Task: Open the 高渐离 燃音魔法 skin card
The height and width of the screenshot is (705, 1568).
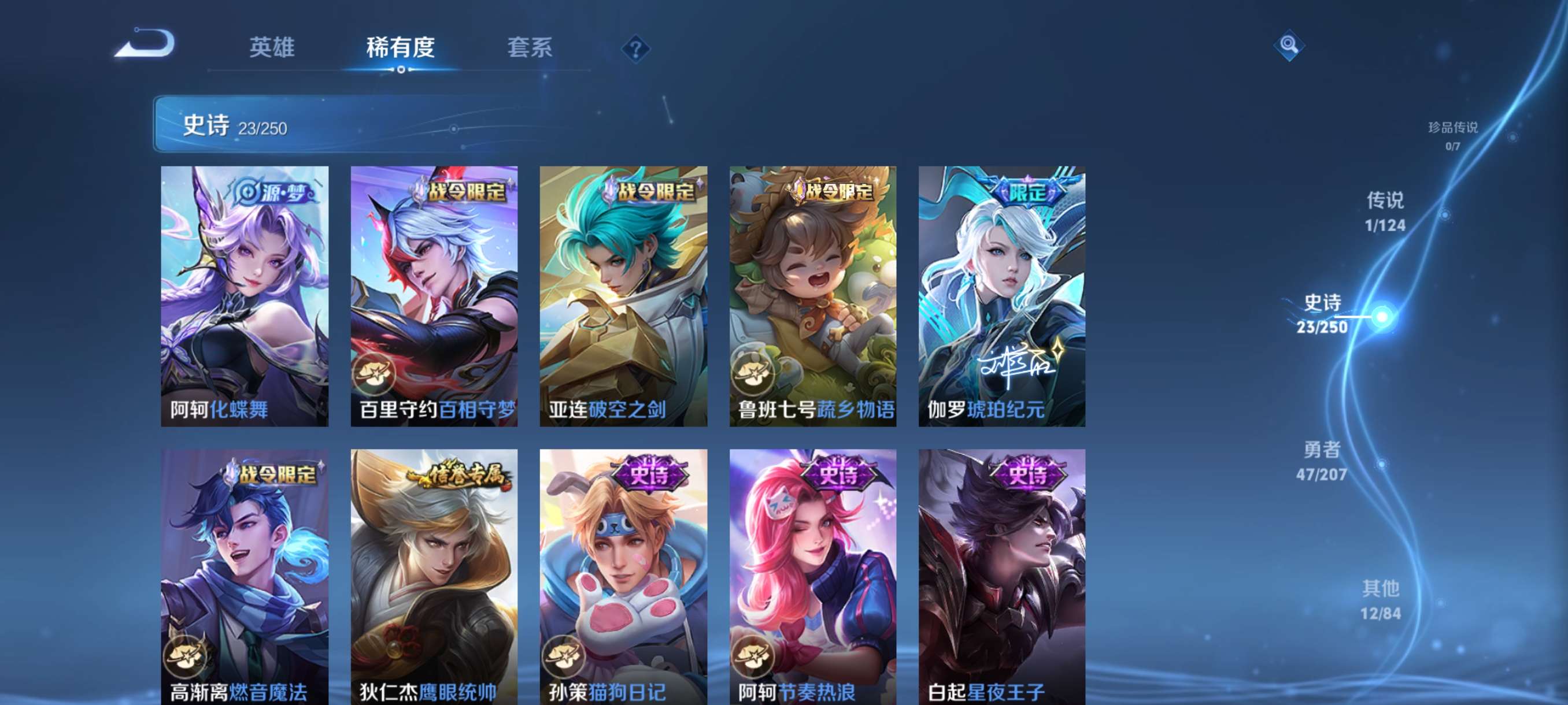Action: coord(245,577)
